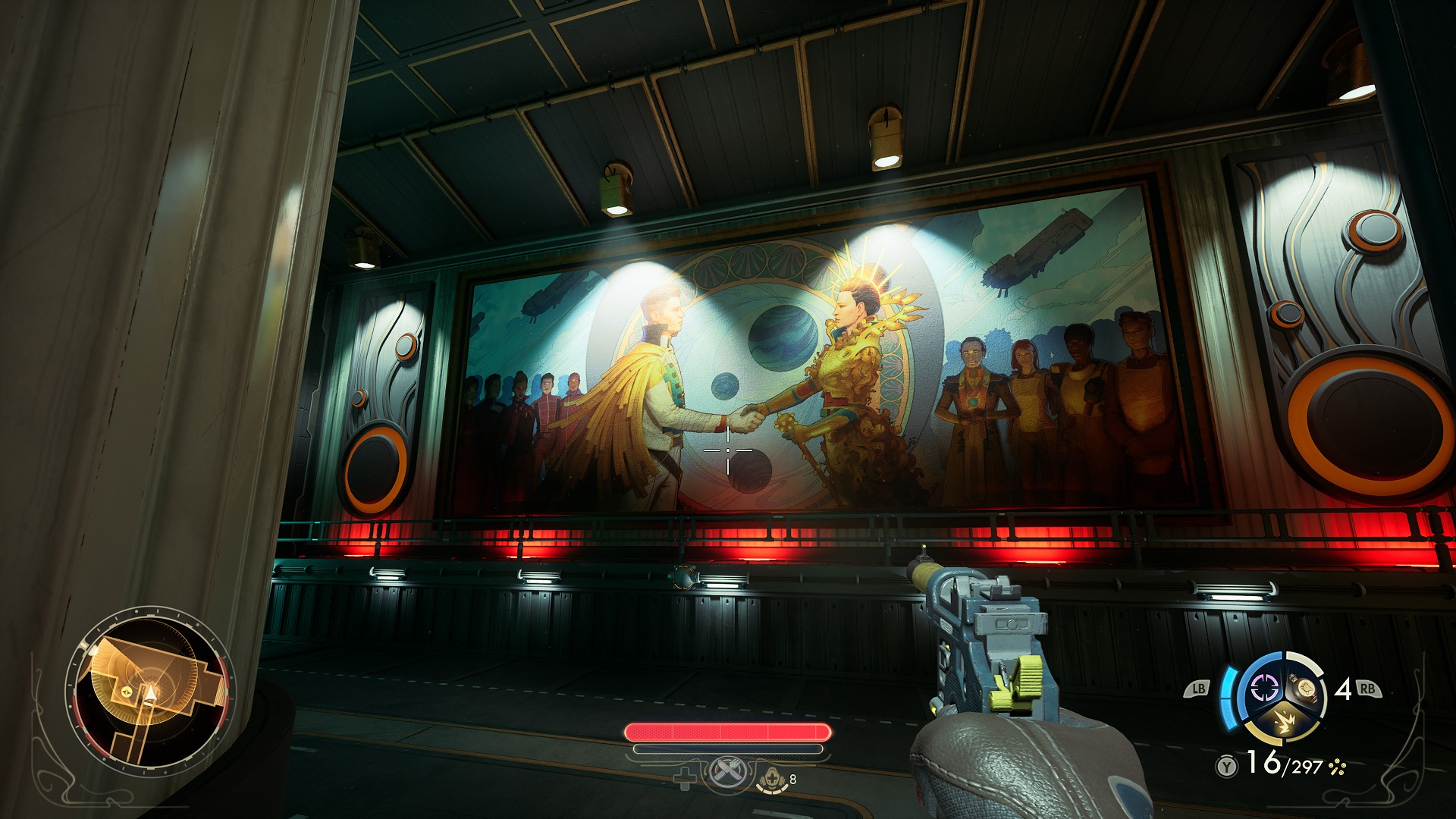The width and height of the screenshot is (1456, 819).
Task: Click the circular minimap
Action: 152,692
